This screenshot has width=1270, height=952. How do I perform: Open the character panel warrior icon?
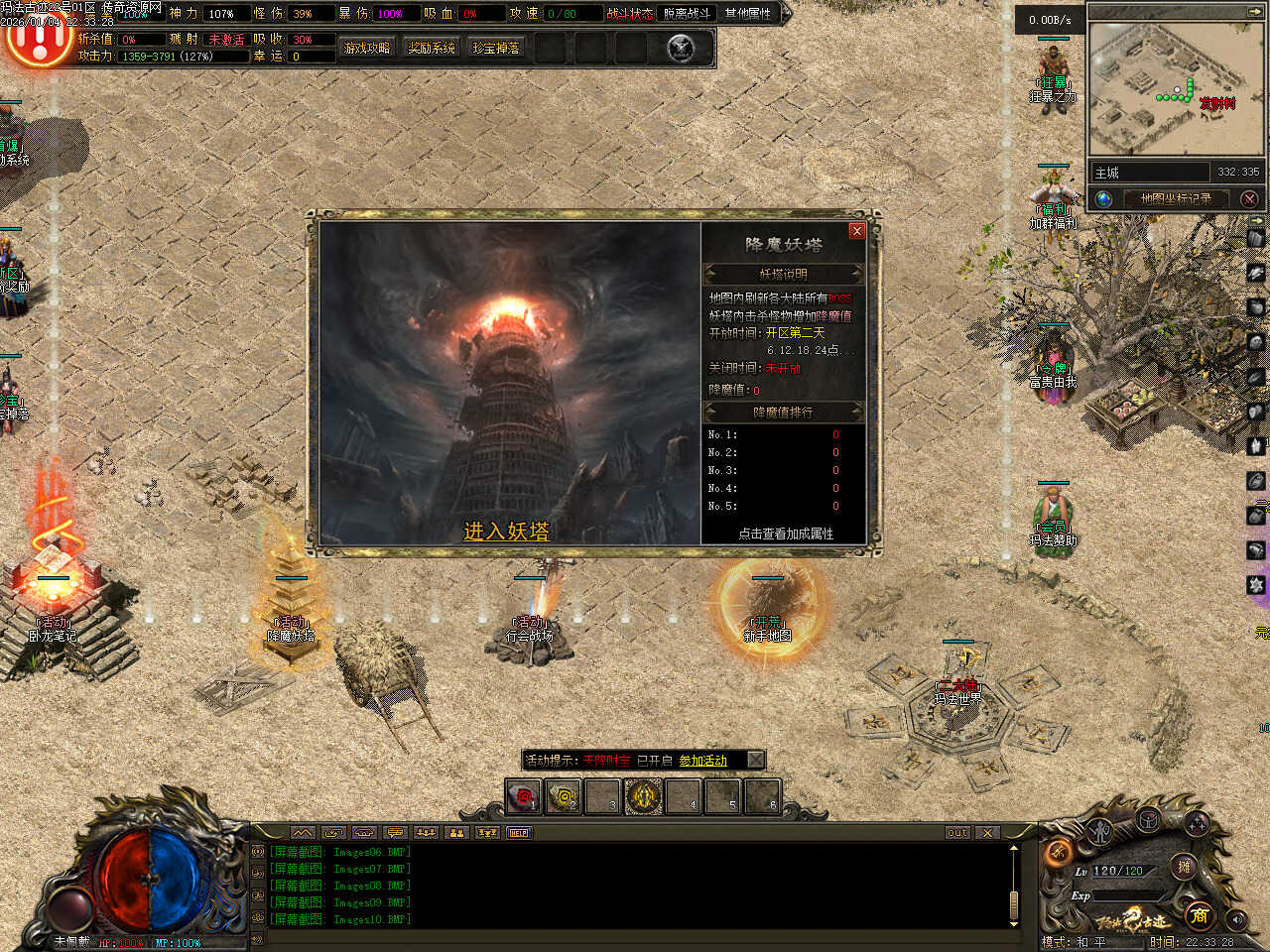pyautogui.click(x=1099, y=831)
